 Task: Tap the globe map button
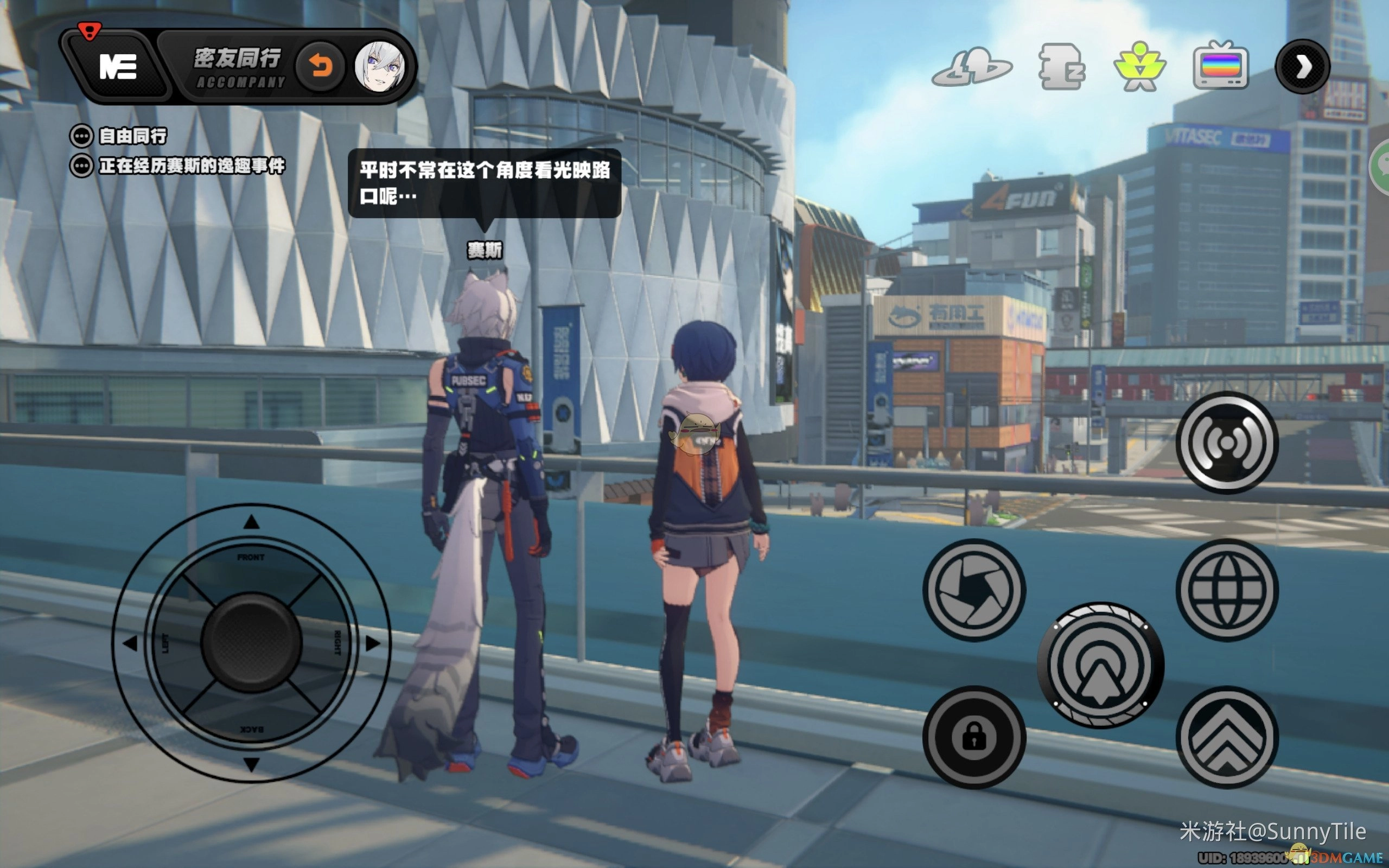pos(1227,590)
